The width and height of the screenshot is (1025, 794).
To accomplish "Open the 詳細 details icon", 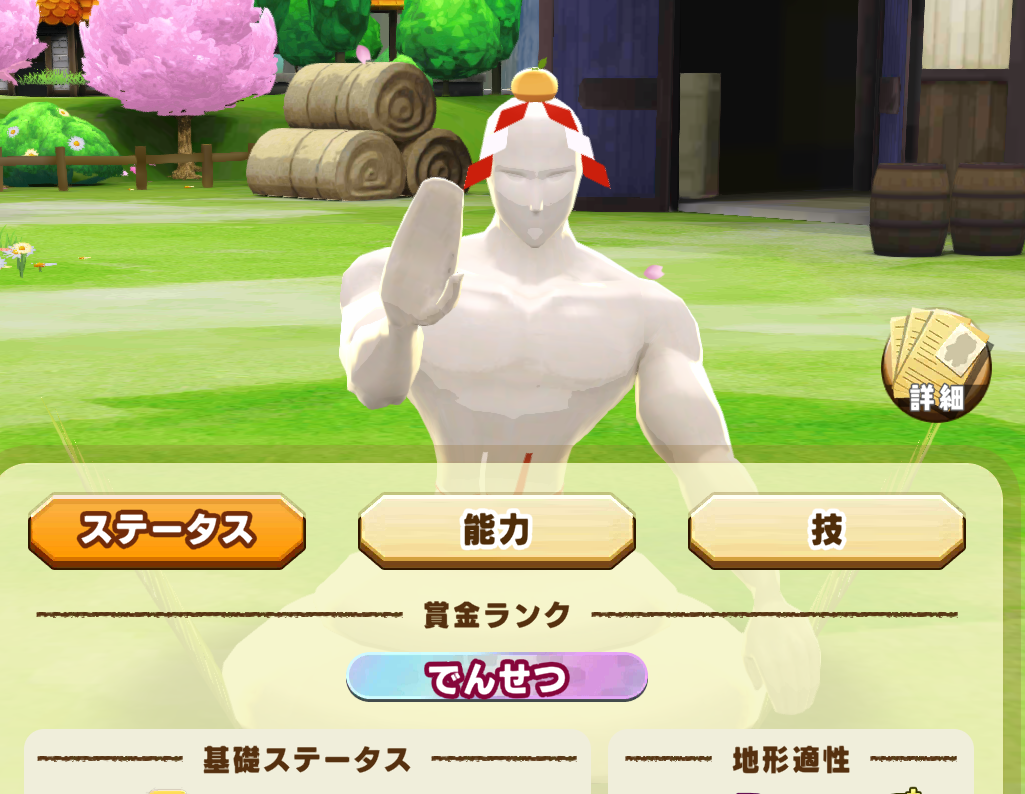I will [x=936, y=366].
